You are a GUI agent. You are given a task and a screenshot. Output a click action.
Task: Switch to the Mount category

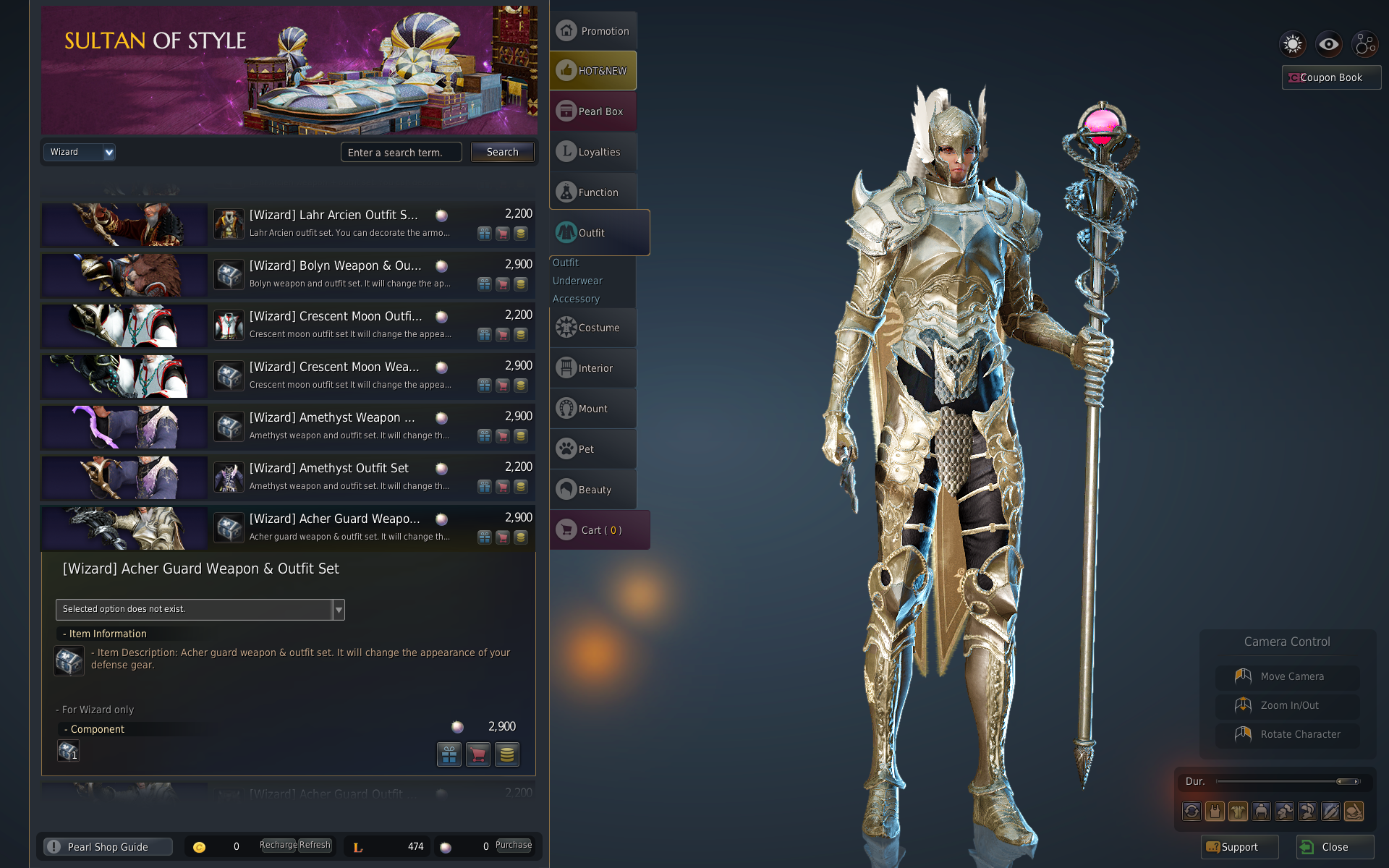pos(593,409)
